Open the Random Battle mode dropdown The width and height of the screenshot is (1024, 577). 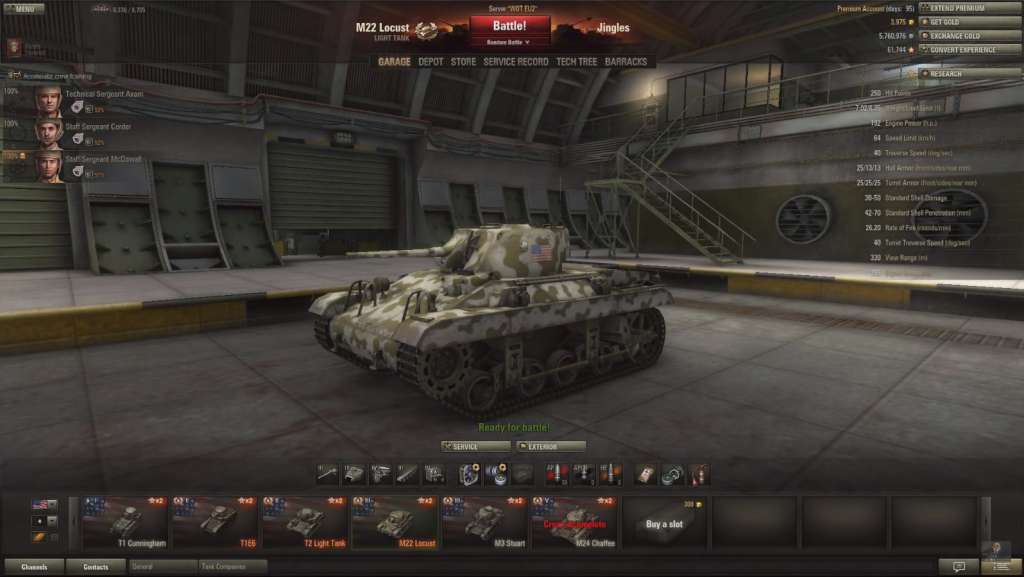pos(509,43)
